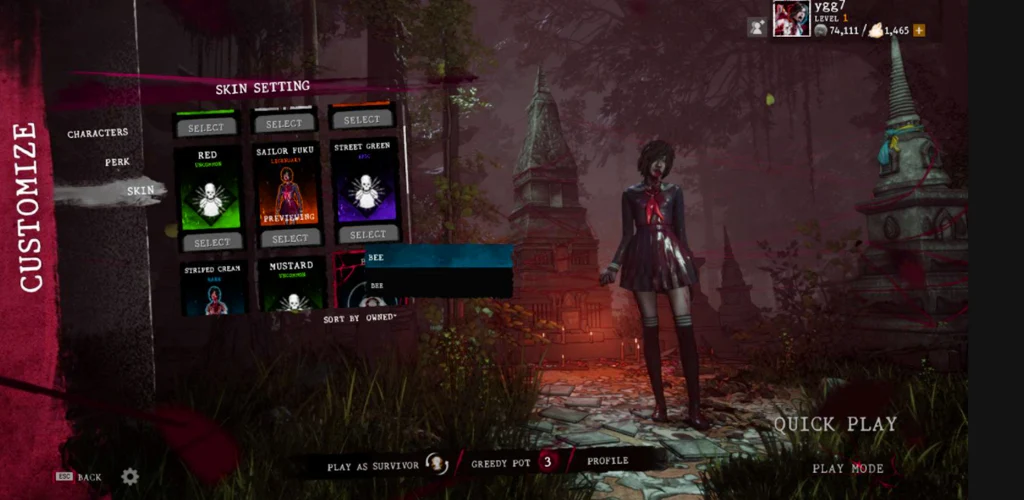Go back with the Back button
The width and height of the screenshot is (1024, 500).
[x=80, y=477]
